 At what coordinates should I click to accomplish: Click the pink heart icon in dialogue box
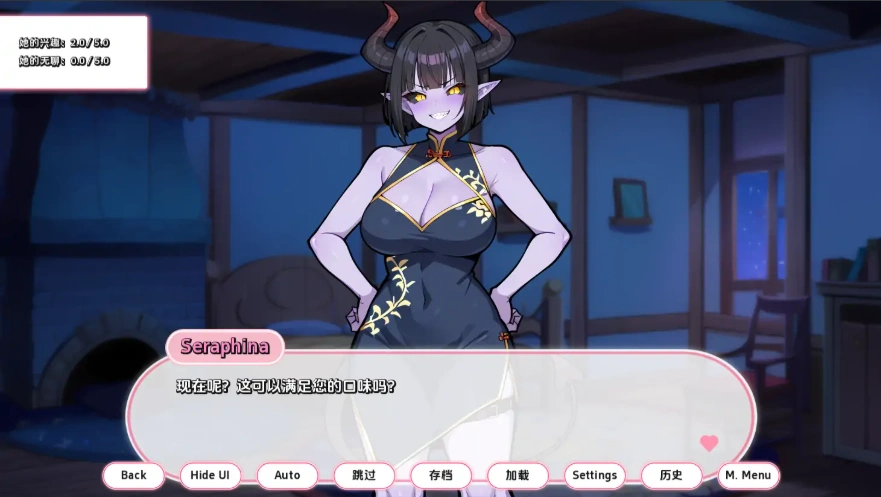tap(709, 443)
